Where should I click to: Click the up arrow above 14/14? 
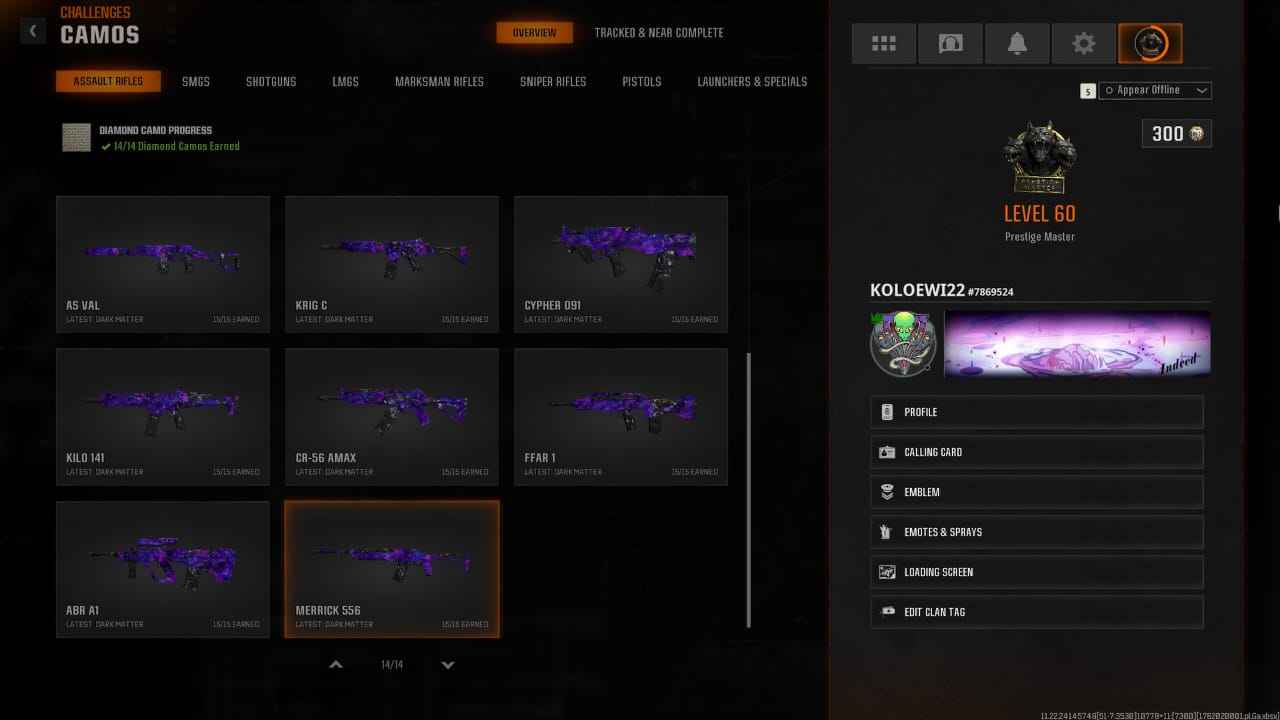point(336,664)
